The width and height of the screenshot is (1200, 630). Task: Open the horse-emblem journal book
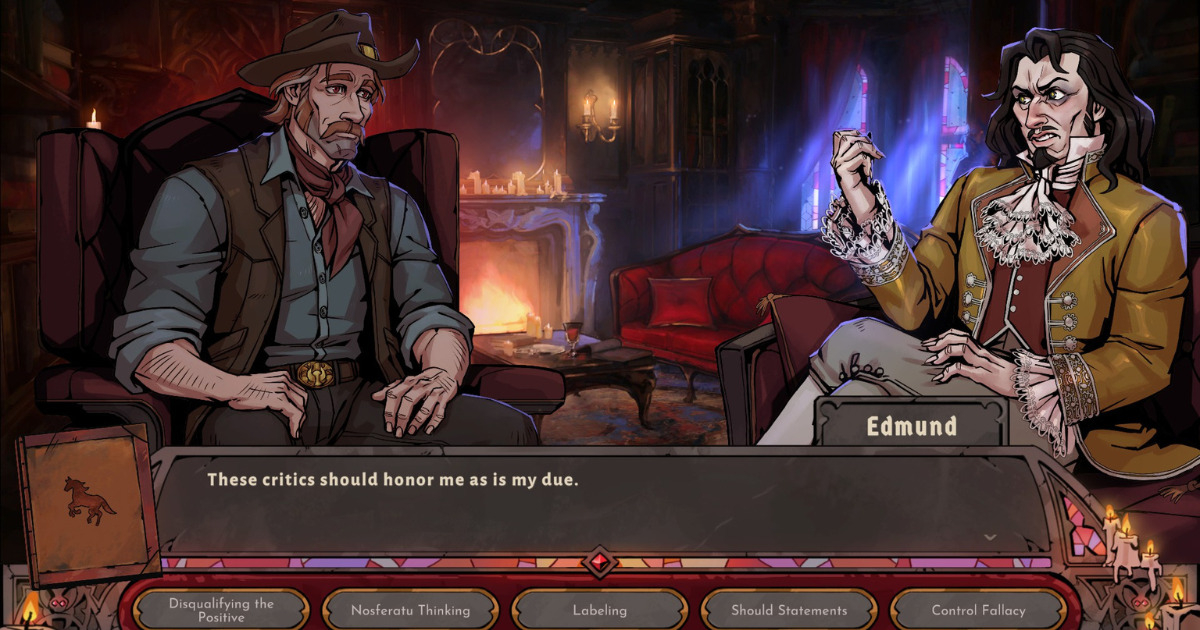(x=89, y=503)
